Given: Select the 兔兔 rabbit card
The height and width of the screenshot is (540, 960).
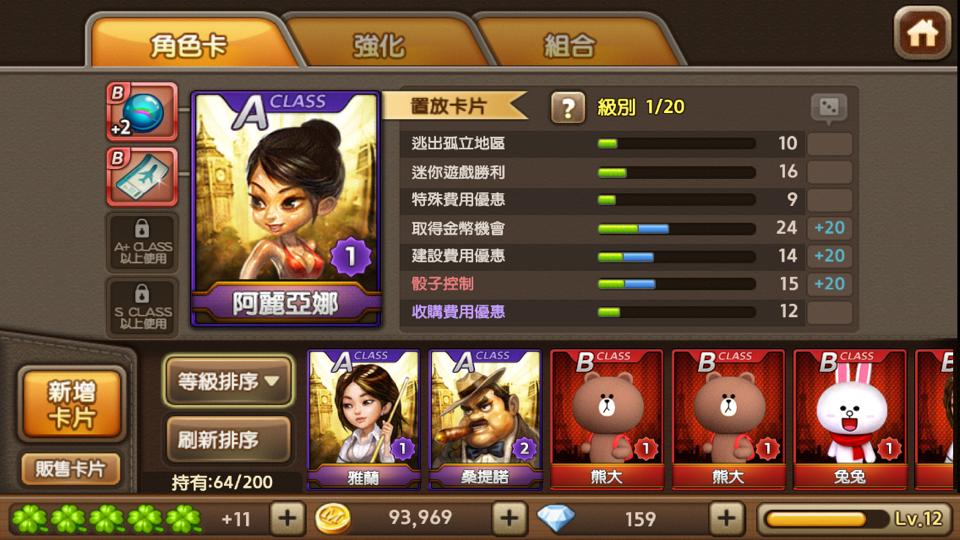Looking at the screenshot, I should [x=850, y=419].
